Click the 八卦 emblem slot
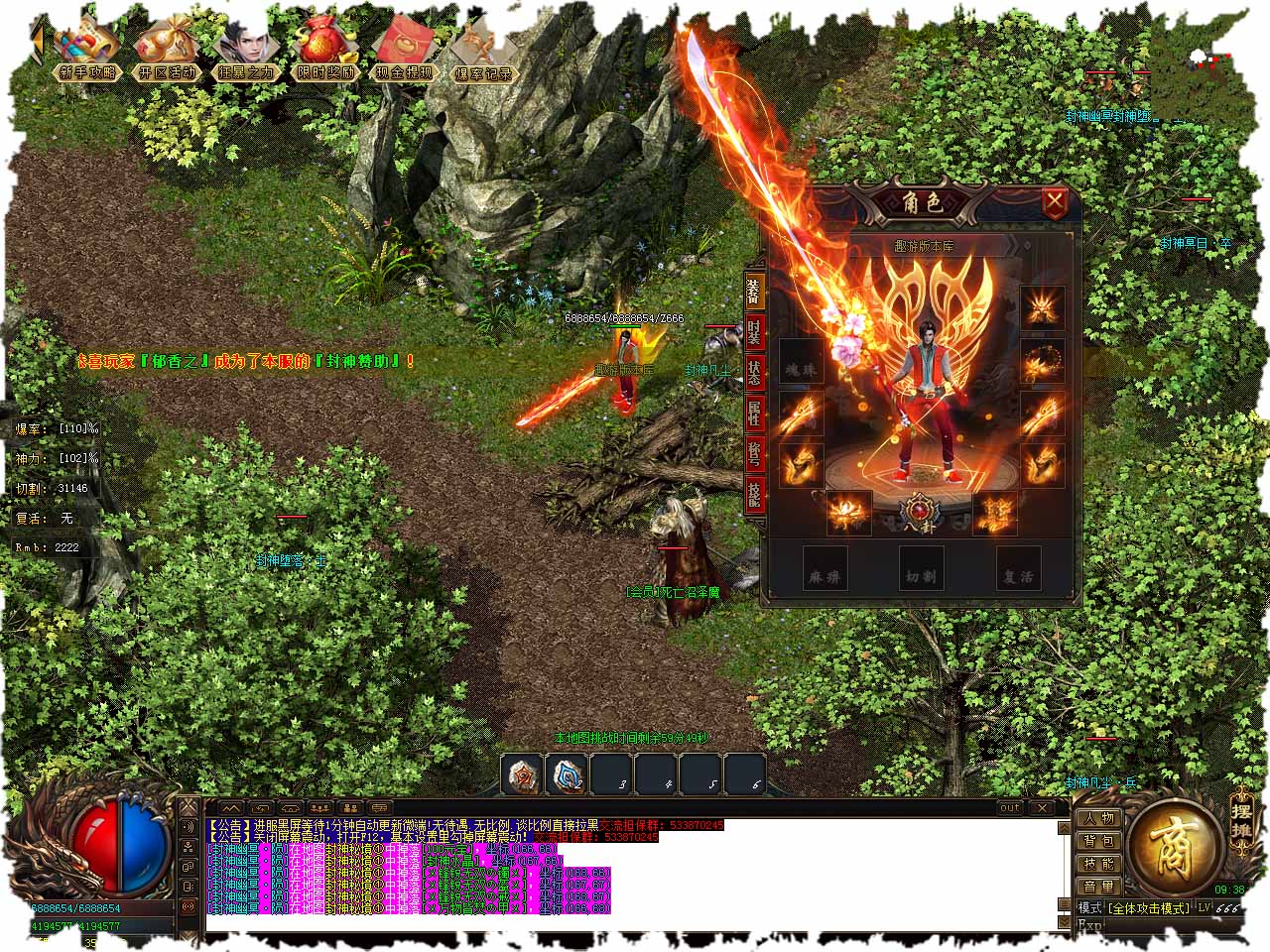This screenshot has height=952, width=1270. tap(920, 512)
